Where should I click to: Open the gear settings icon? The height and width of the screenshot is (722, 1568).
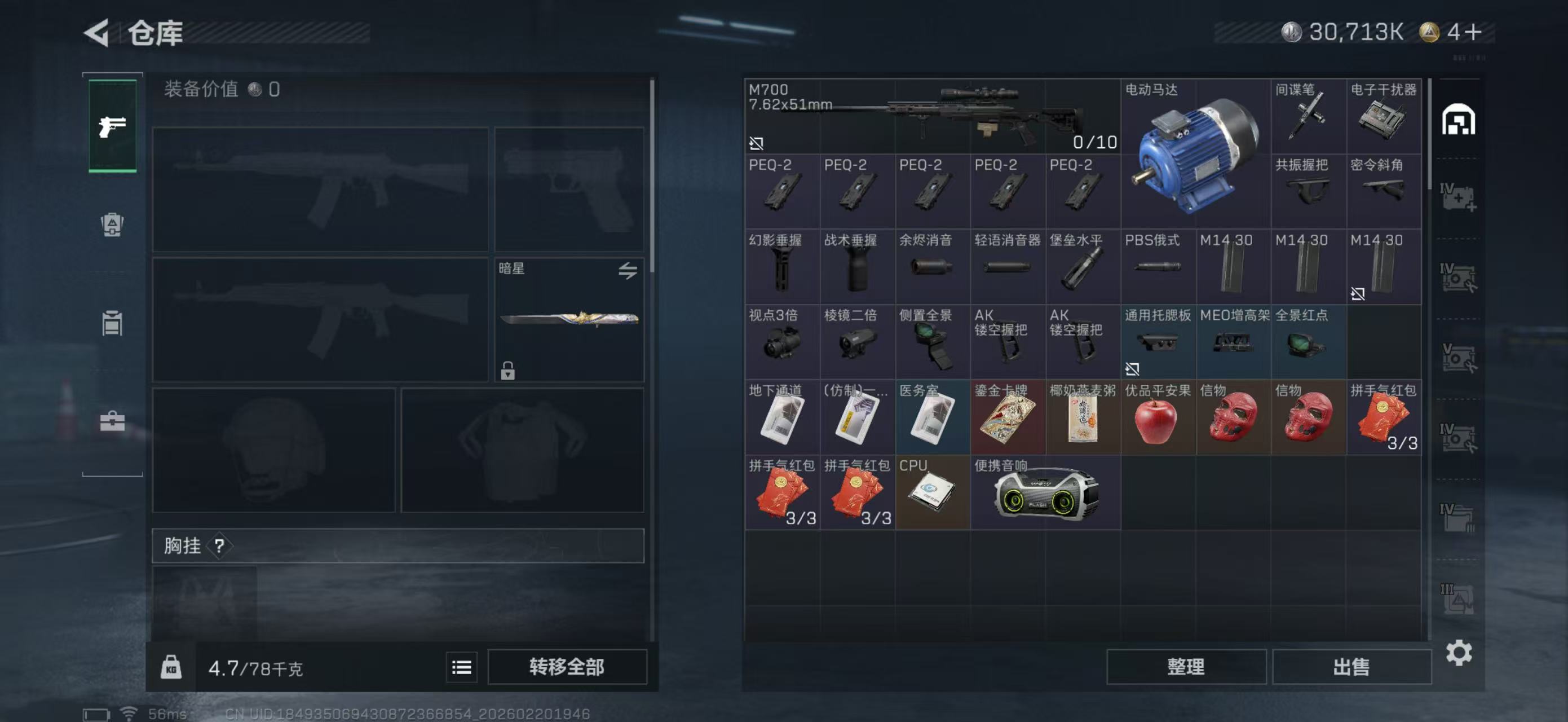(x=1459, y=653)
